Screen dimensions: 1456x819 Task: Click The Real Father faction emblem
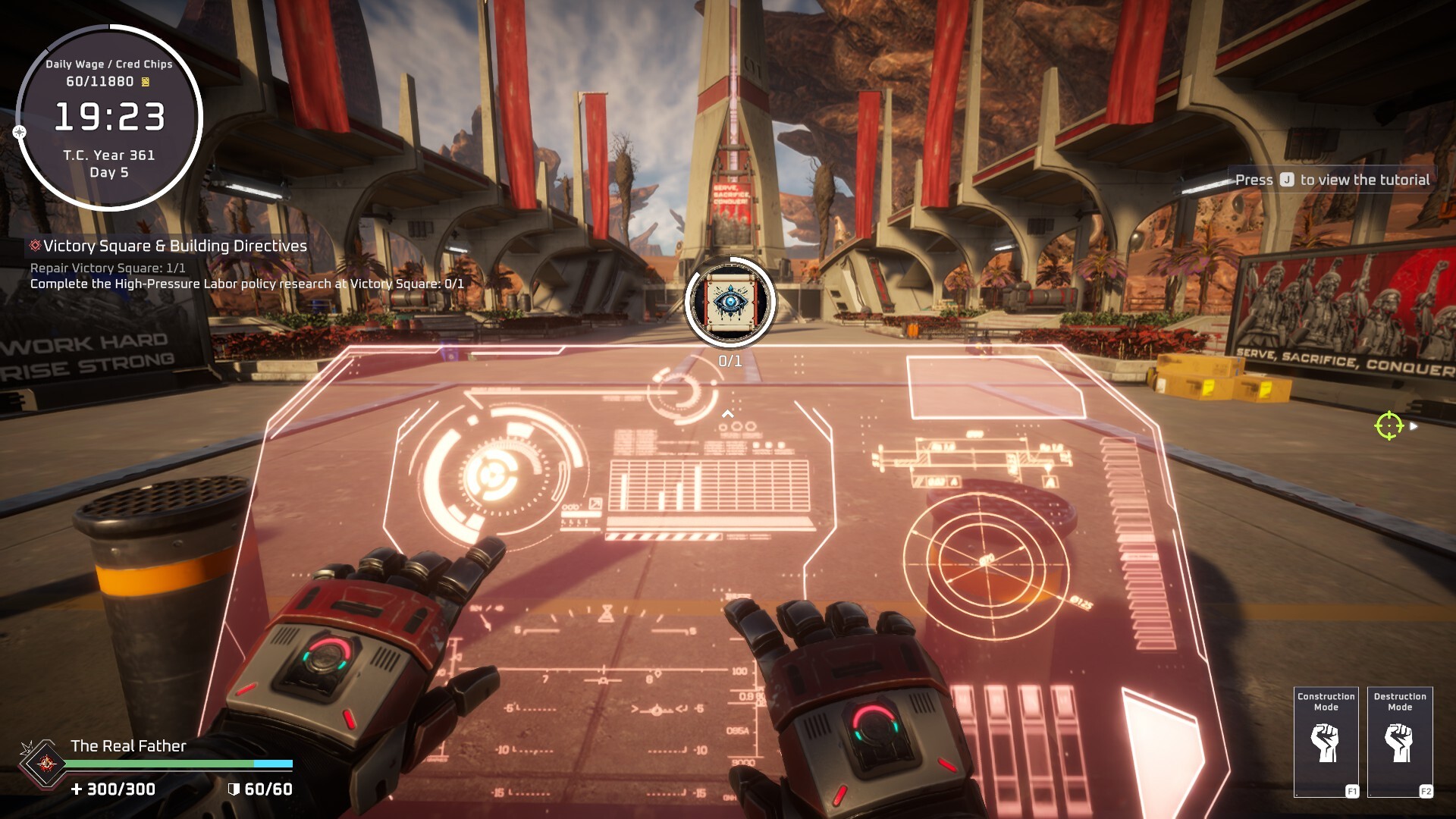point(46,763)
